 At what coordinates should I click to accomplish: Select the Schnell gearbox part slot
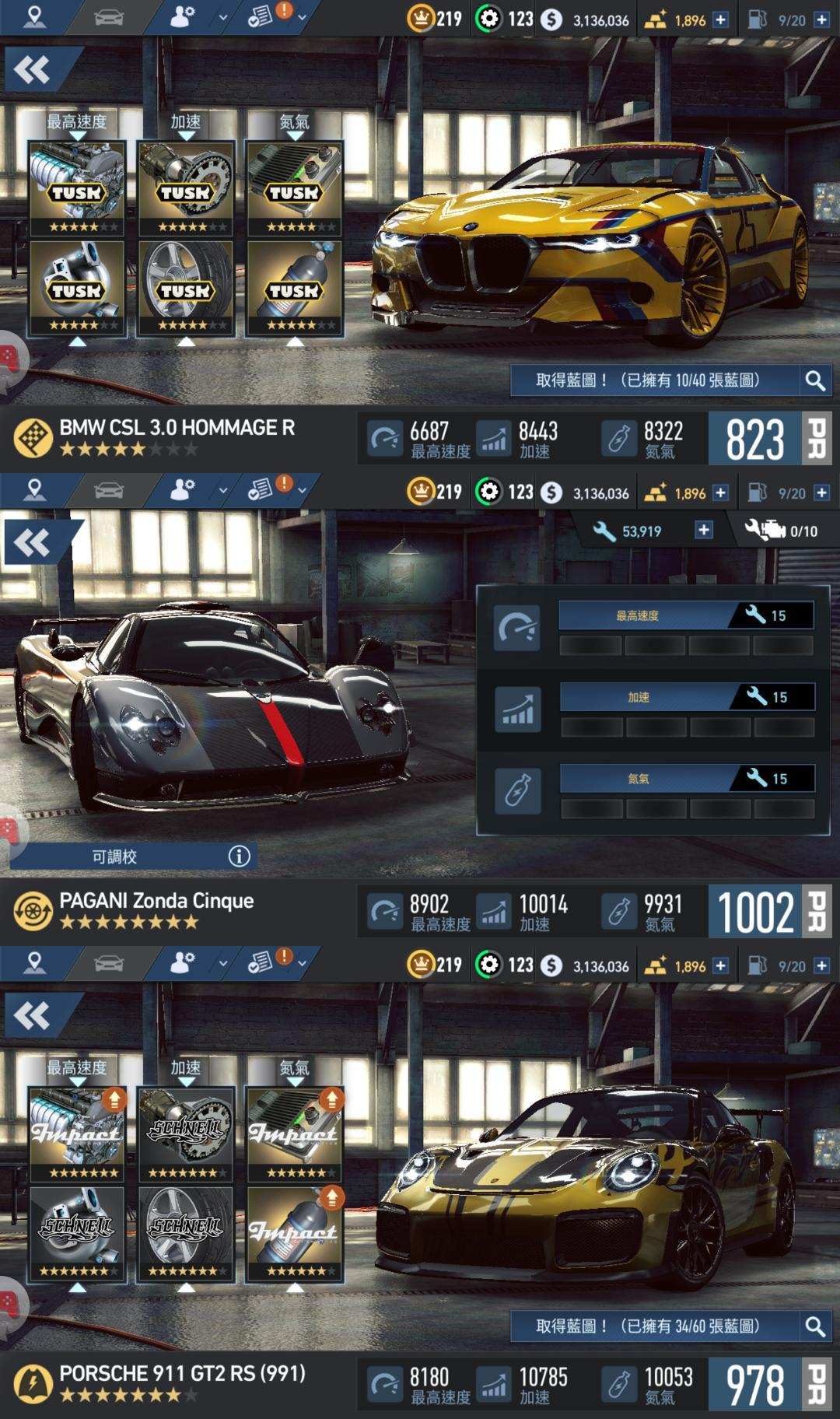click(x=186, y=1133)
